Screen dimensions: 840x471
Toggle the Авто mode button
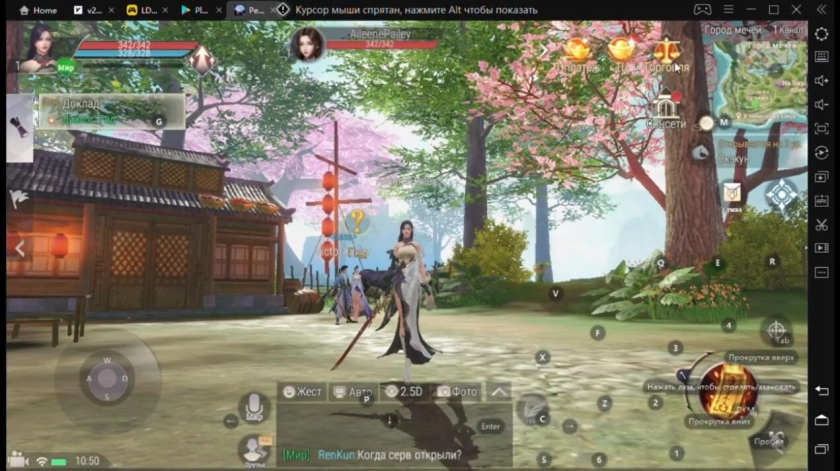click(353, 392)
